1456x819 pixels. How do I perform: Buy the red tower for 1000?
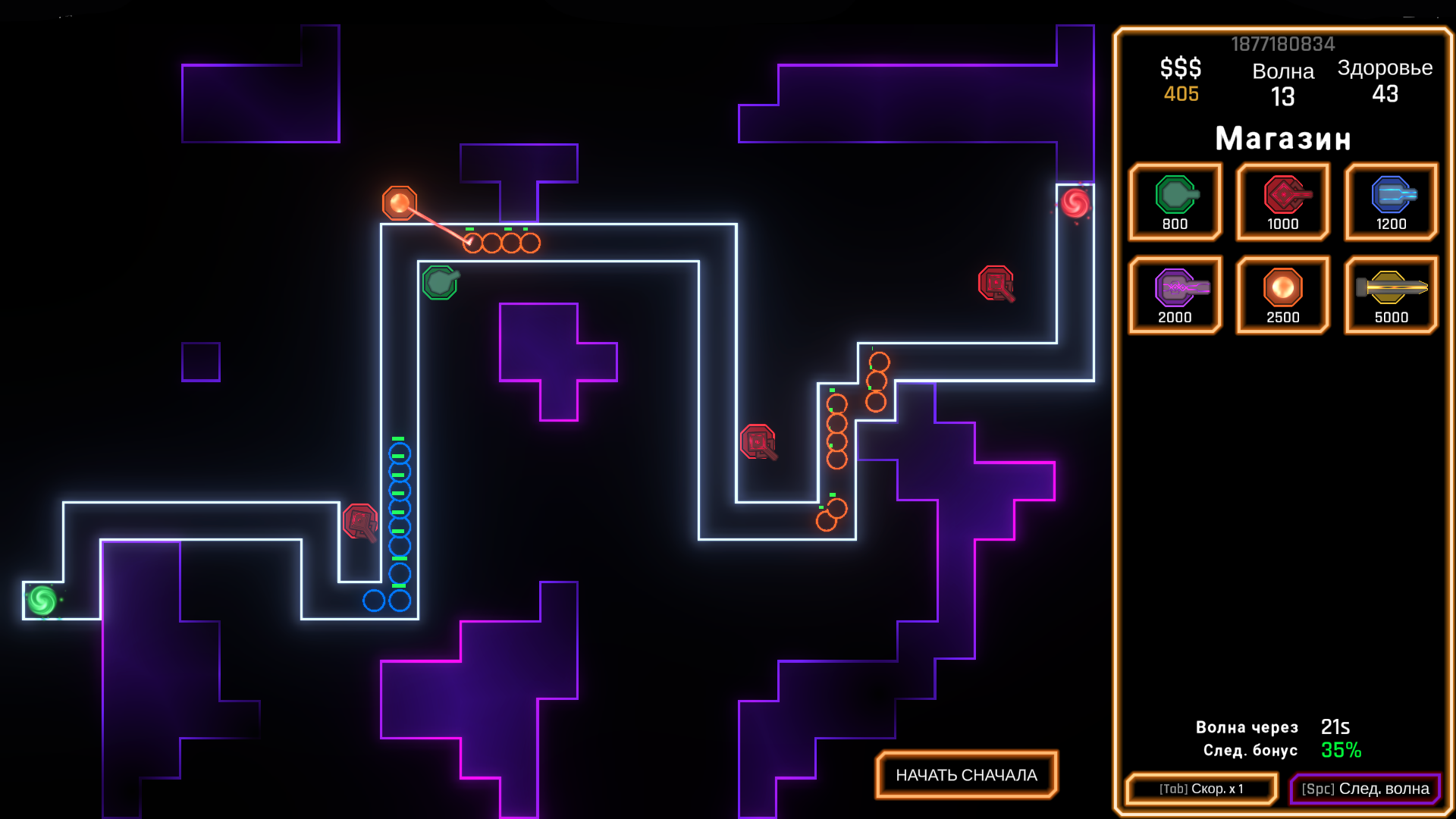[1282, 201]
